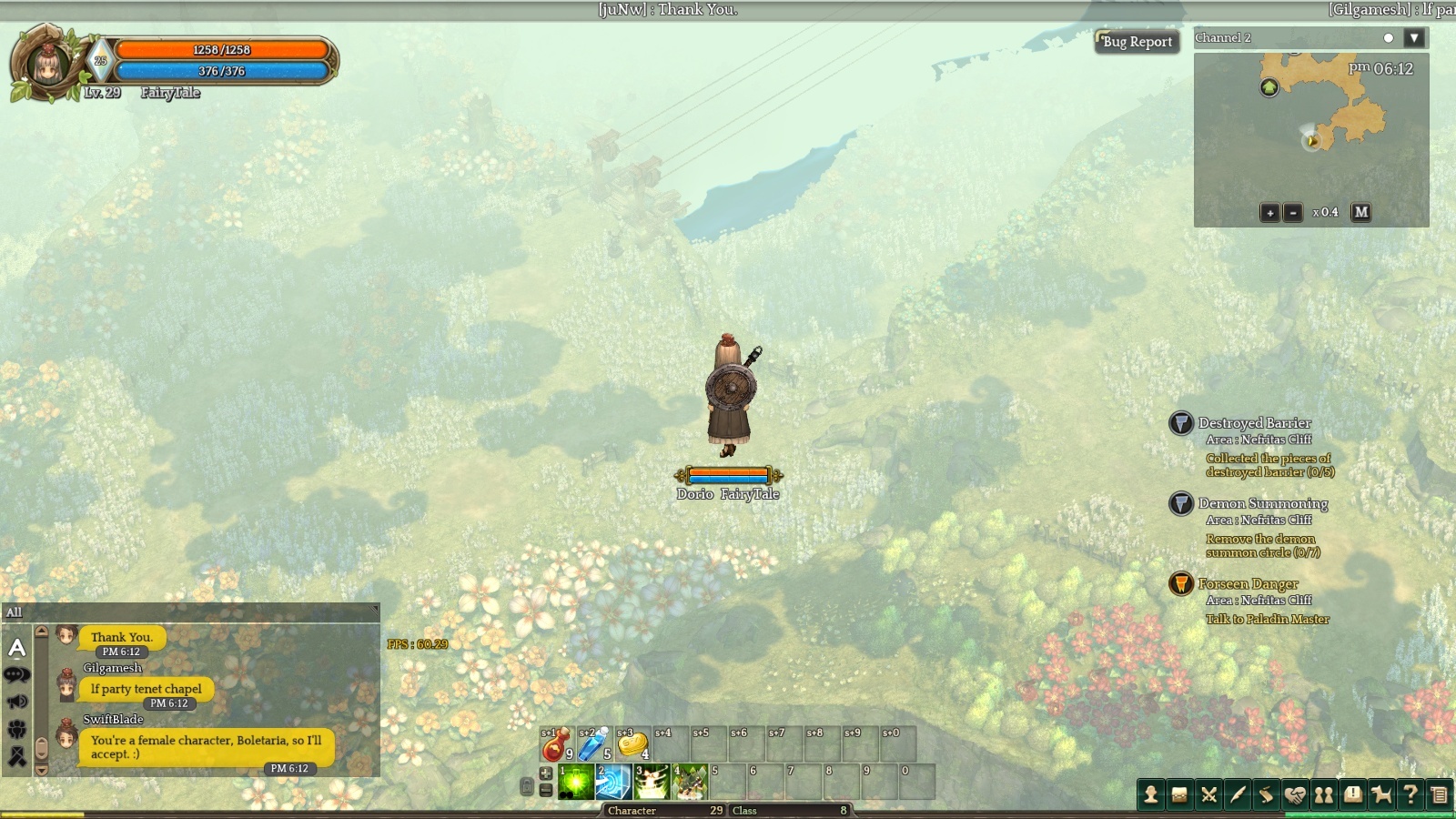Image resolution: width=1456 pixels, height=819 pixels.
Task: Use the red health potion slot
Action: [556, 744]
